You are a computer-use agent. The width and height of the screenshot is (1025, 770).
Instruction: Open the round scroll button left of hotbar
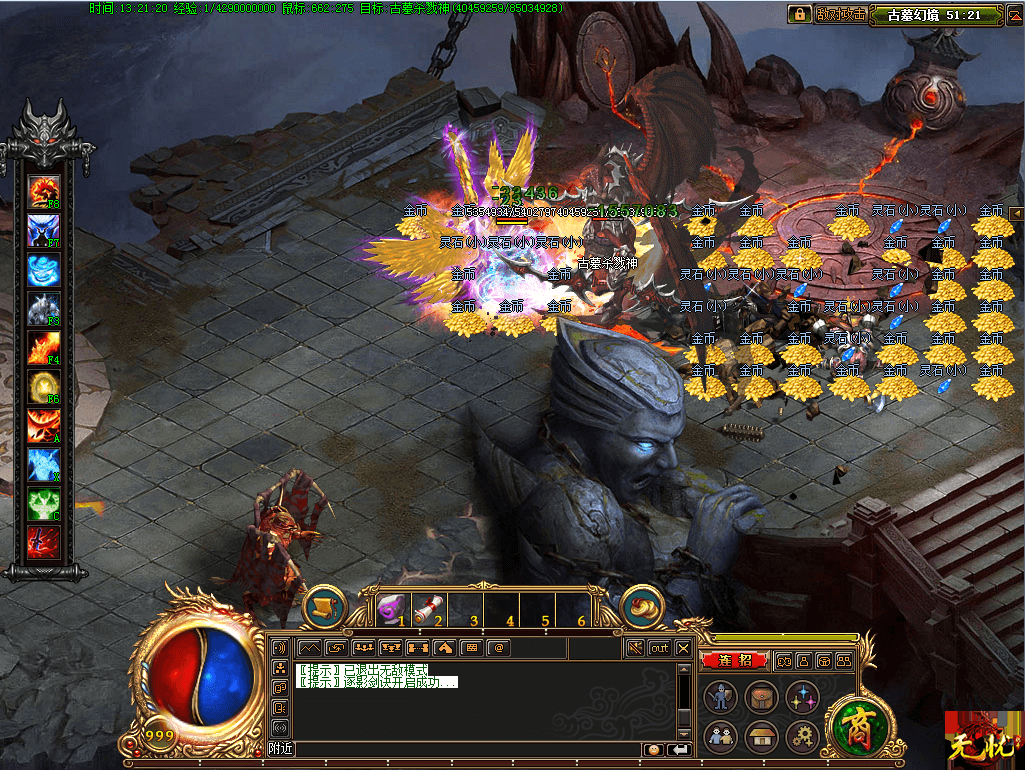324,607
